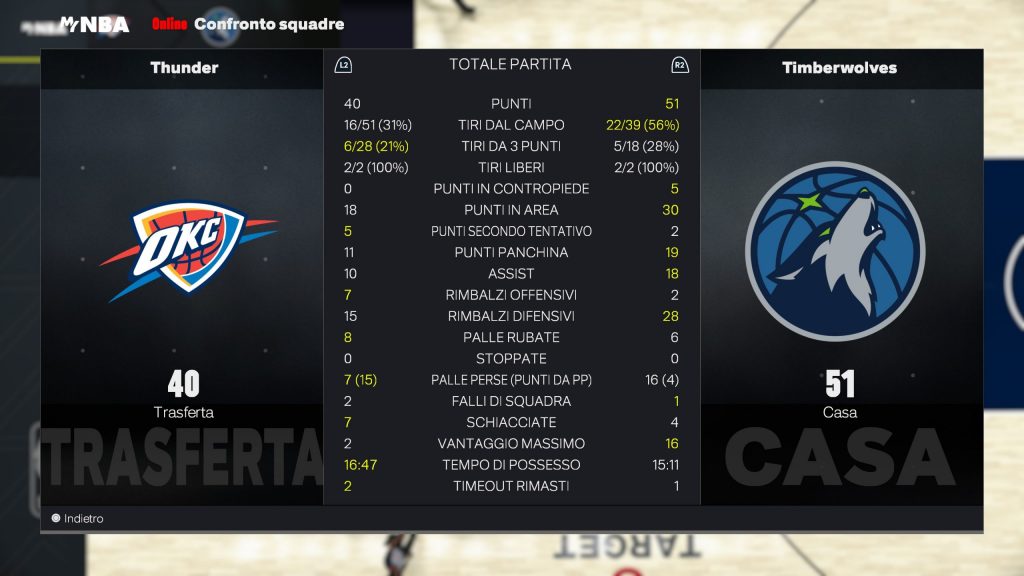Image resolution: width=1024 pixels, height=576 pixels.
Task: Go back with the Indietro button
Action: click(x=78, y=519)
